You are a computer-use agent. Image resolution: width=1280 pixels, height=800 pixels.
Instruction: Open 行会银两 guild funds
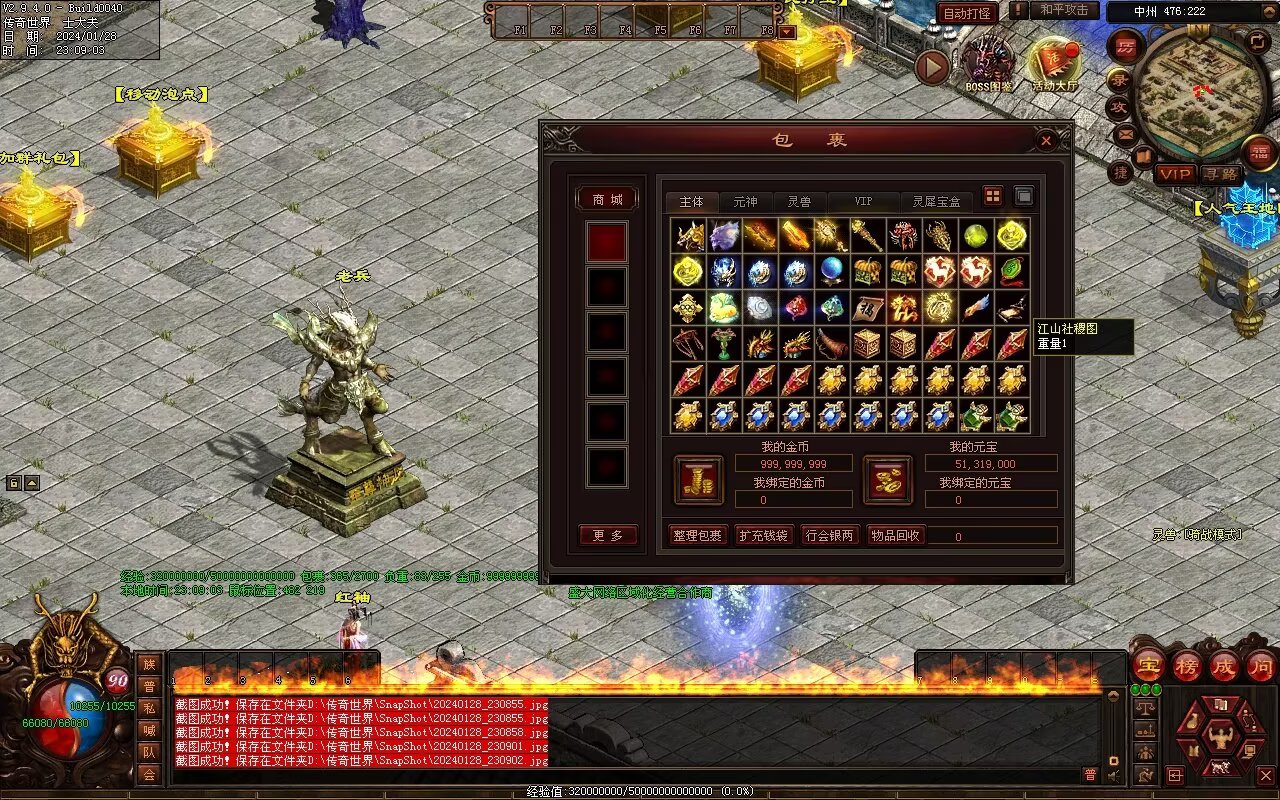pyautogui.click(x=830, y=535)
